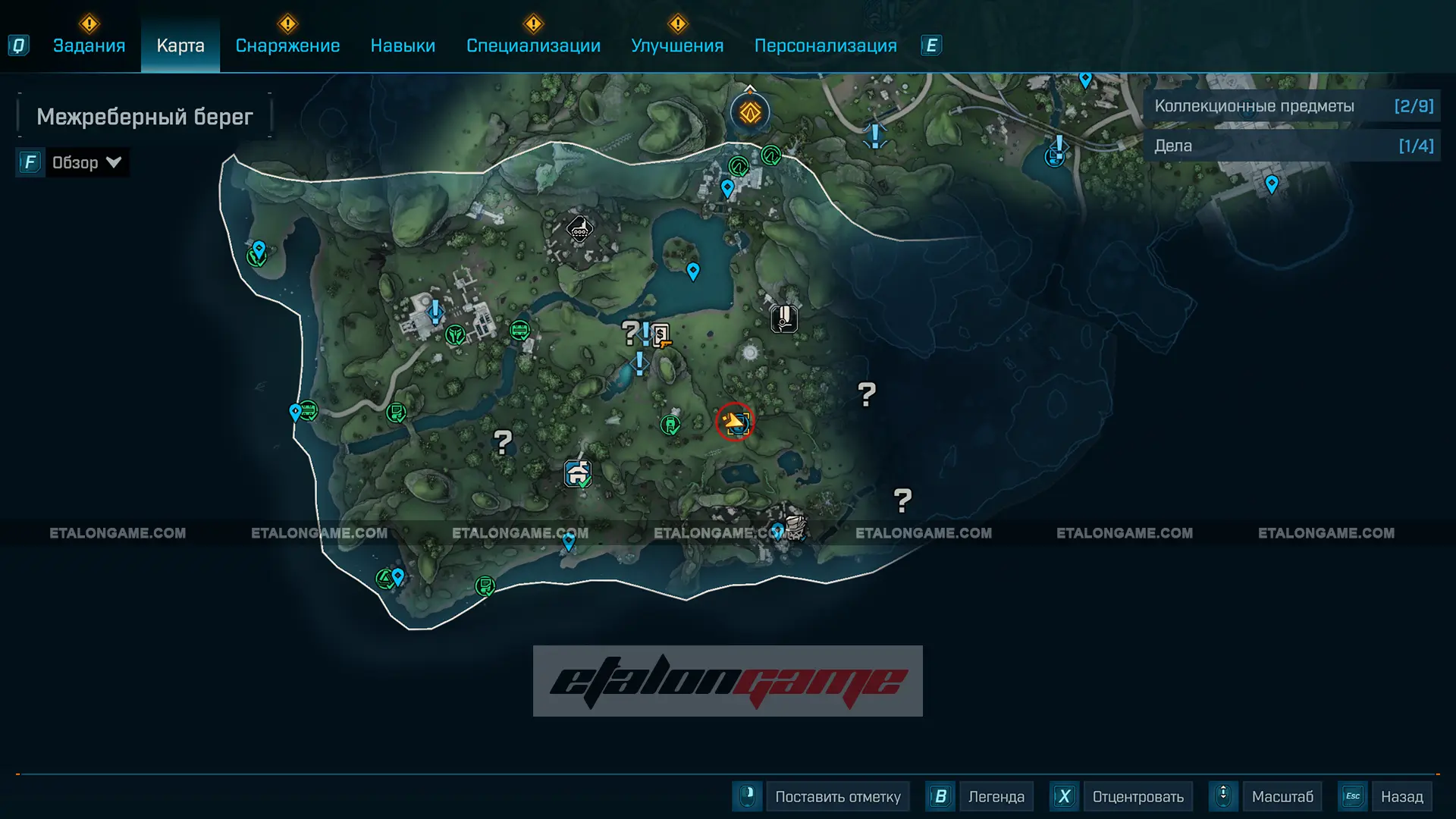Click the orange diamond objective marker

pyautogui.click(x=750, y=113)
